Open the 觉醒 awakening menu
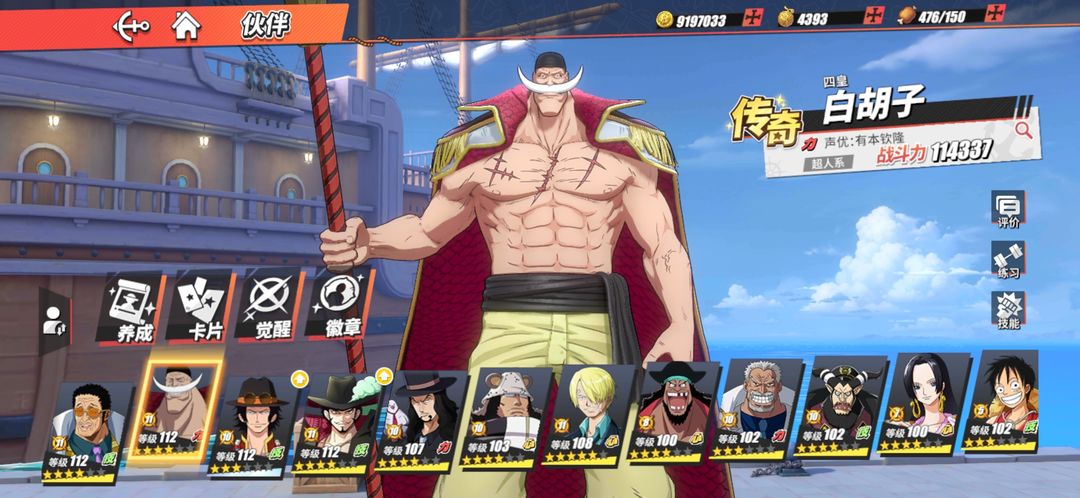 (270, 305)
